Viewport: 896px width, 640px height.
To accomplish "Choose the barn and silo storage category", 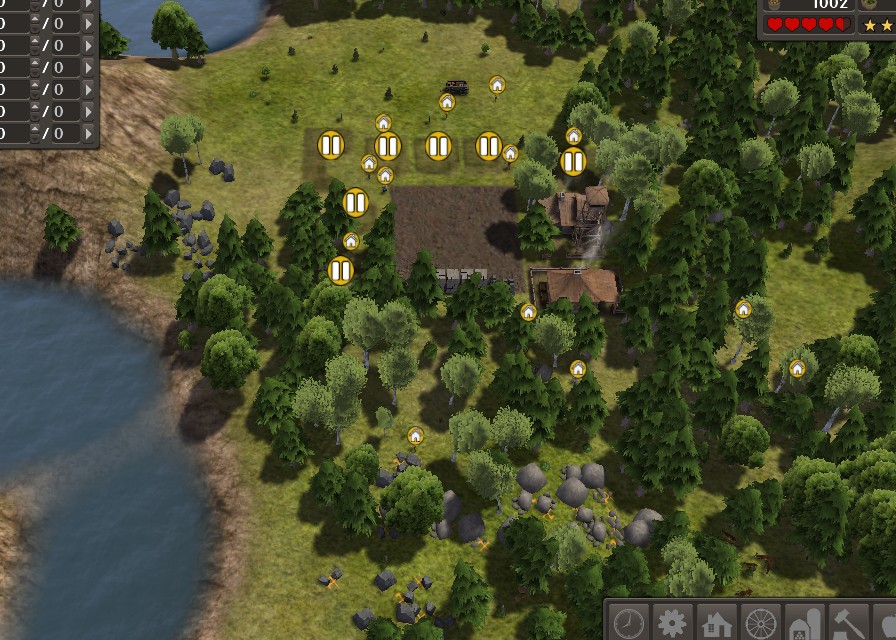I will point(805,624).
